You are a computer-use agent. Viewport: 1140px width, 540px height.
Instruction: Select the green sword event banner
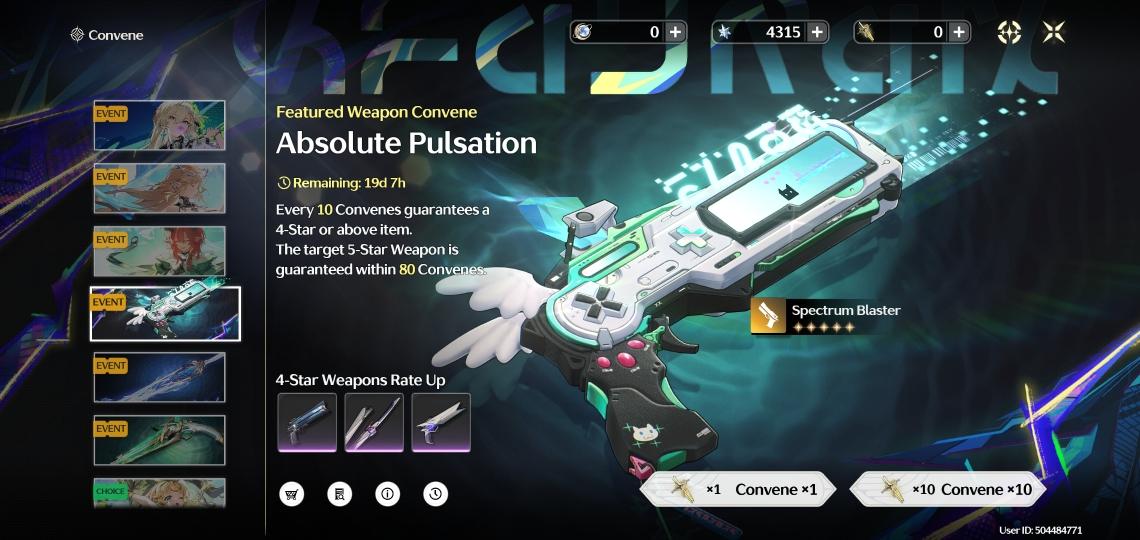coord(160,440)
